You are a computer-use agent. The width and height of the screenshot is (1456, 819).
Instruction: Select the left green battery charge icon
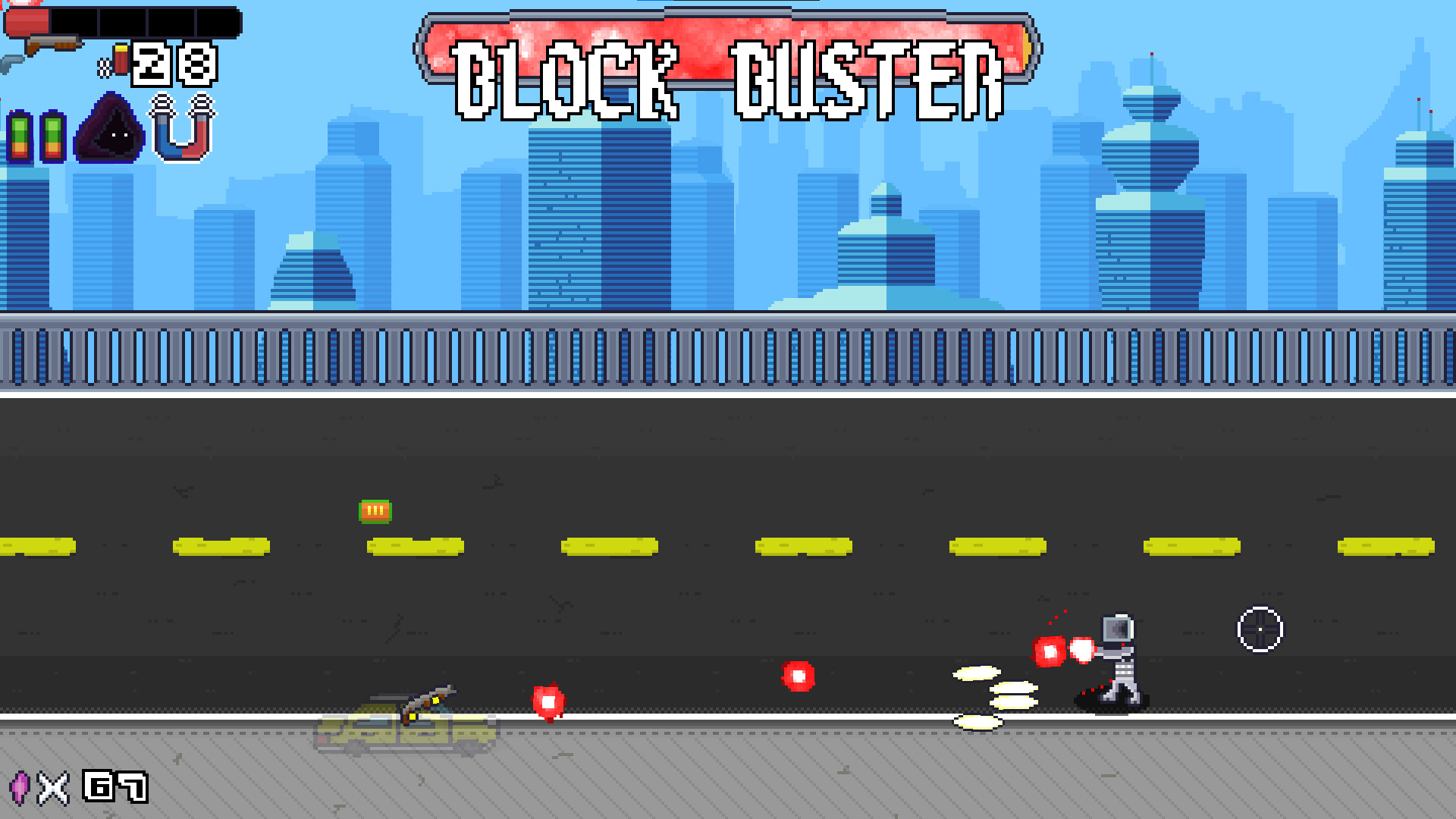click(20, 138)
